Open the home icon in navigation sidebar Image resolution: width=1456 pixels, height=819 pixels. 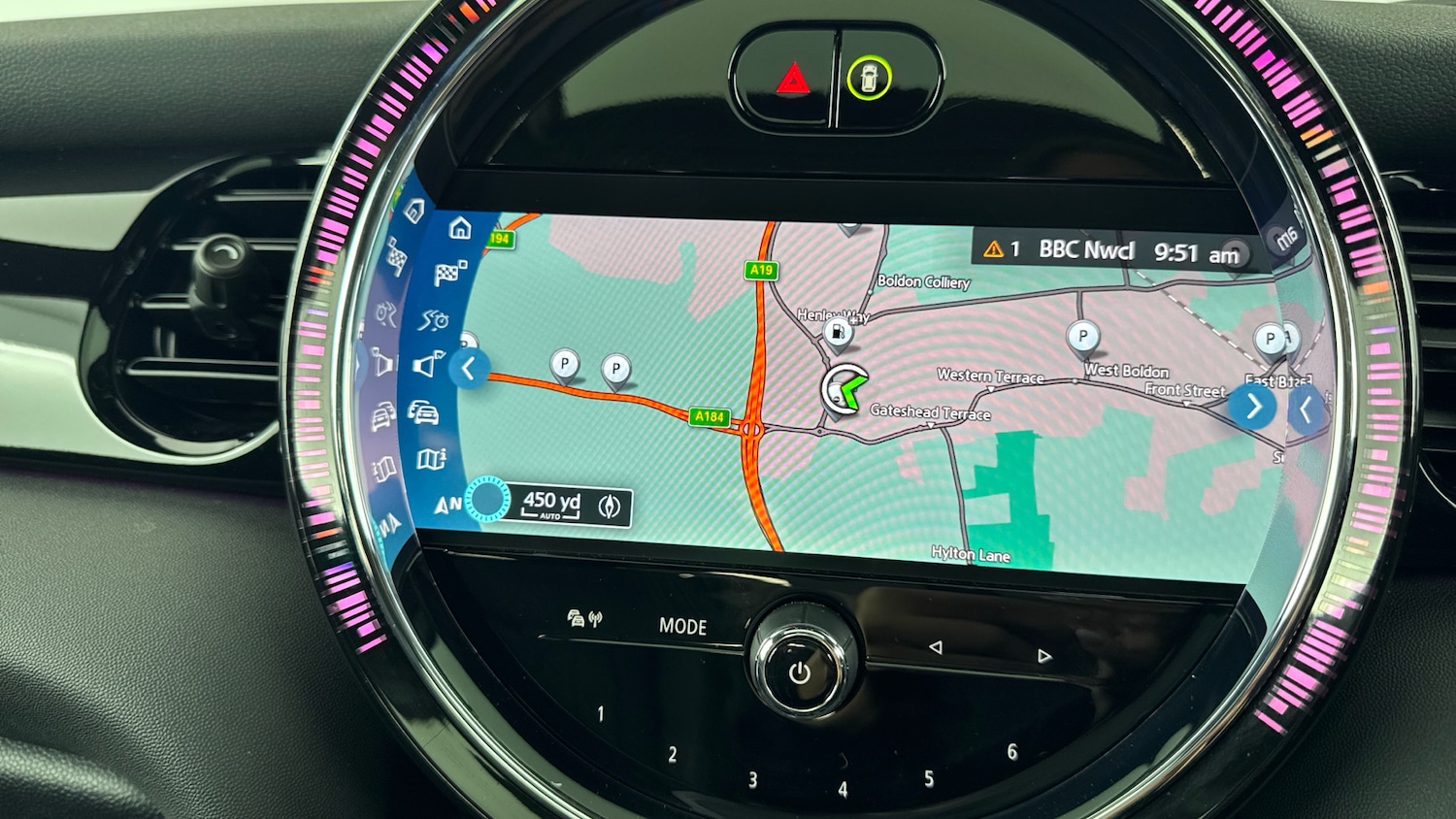pos(460,229)
